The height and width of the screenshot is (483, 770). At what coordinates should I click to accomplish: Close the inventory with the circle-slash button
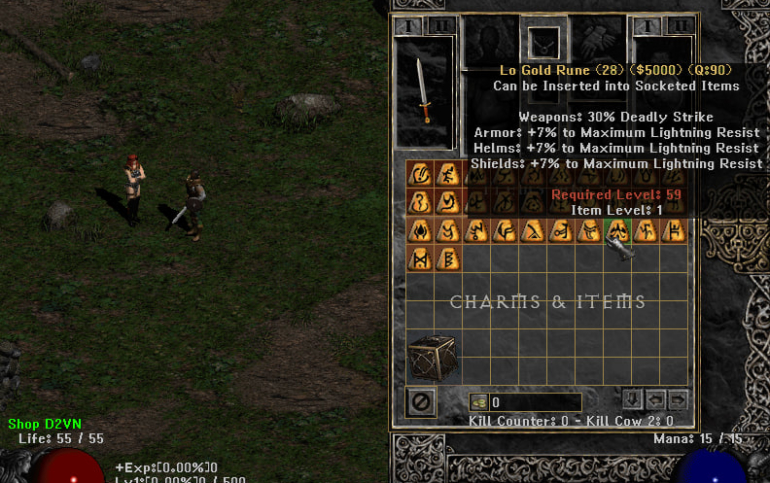coord(421,403)
